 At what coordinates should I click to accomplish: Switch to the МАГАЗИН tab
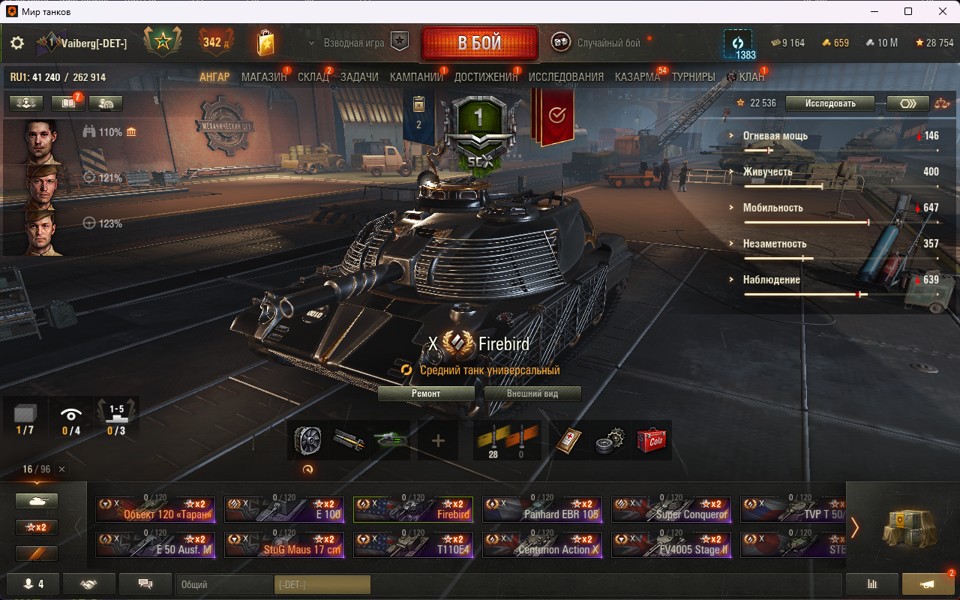coord(263,77)
